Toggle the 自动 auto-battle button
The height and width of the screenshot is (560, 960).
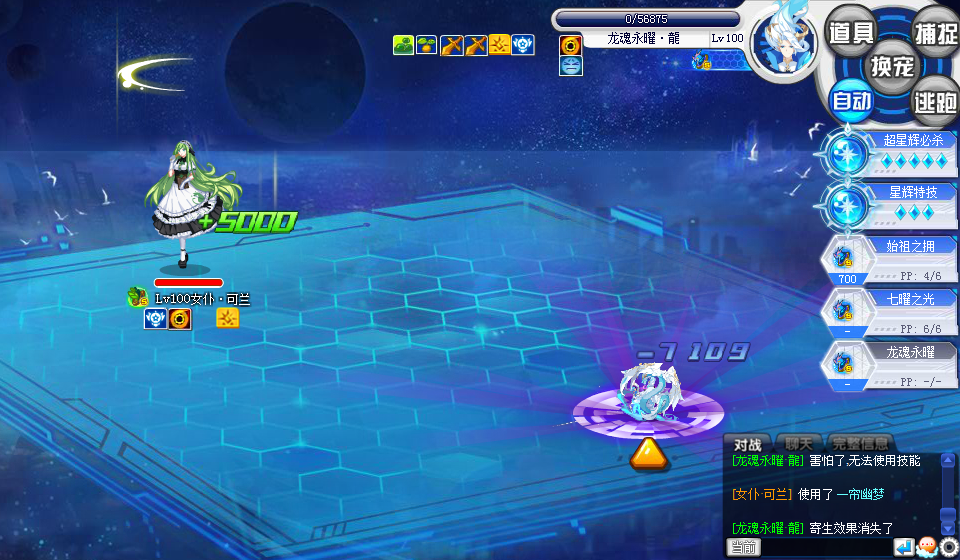point(852,100)
